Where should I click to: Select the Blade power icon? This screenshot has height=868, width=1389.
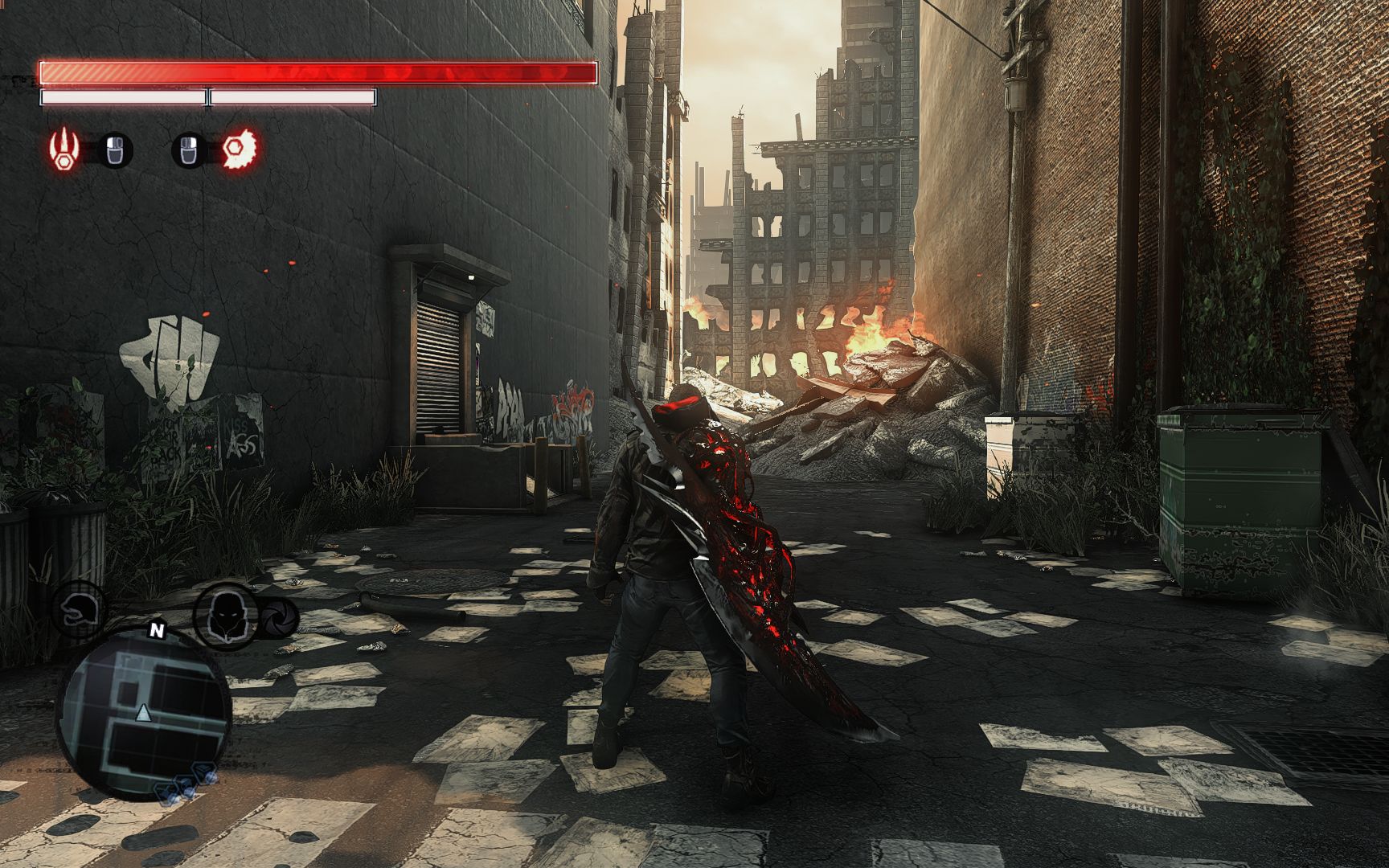pyautogui.click(x=240, y=149)
